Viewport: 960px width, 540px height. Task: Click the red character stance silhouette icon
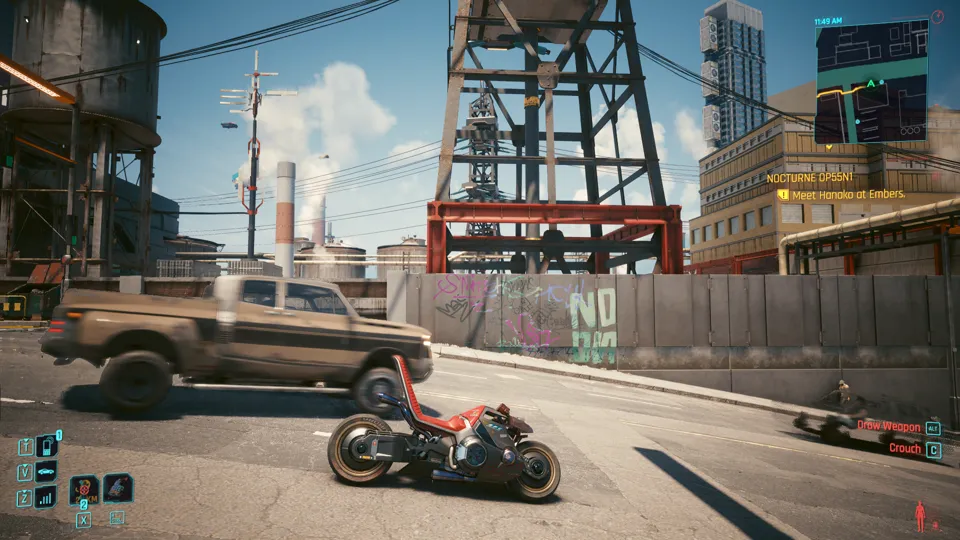pyautogui.click(x=920, y=516)
